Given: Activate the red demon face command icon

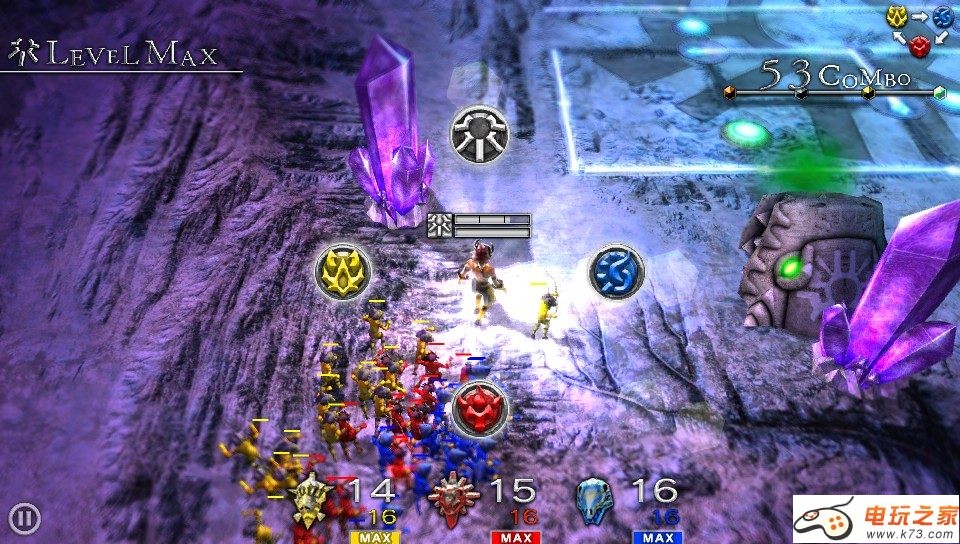Looking at the screenshot, I should click(479, 408).
